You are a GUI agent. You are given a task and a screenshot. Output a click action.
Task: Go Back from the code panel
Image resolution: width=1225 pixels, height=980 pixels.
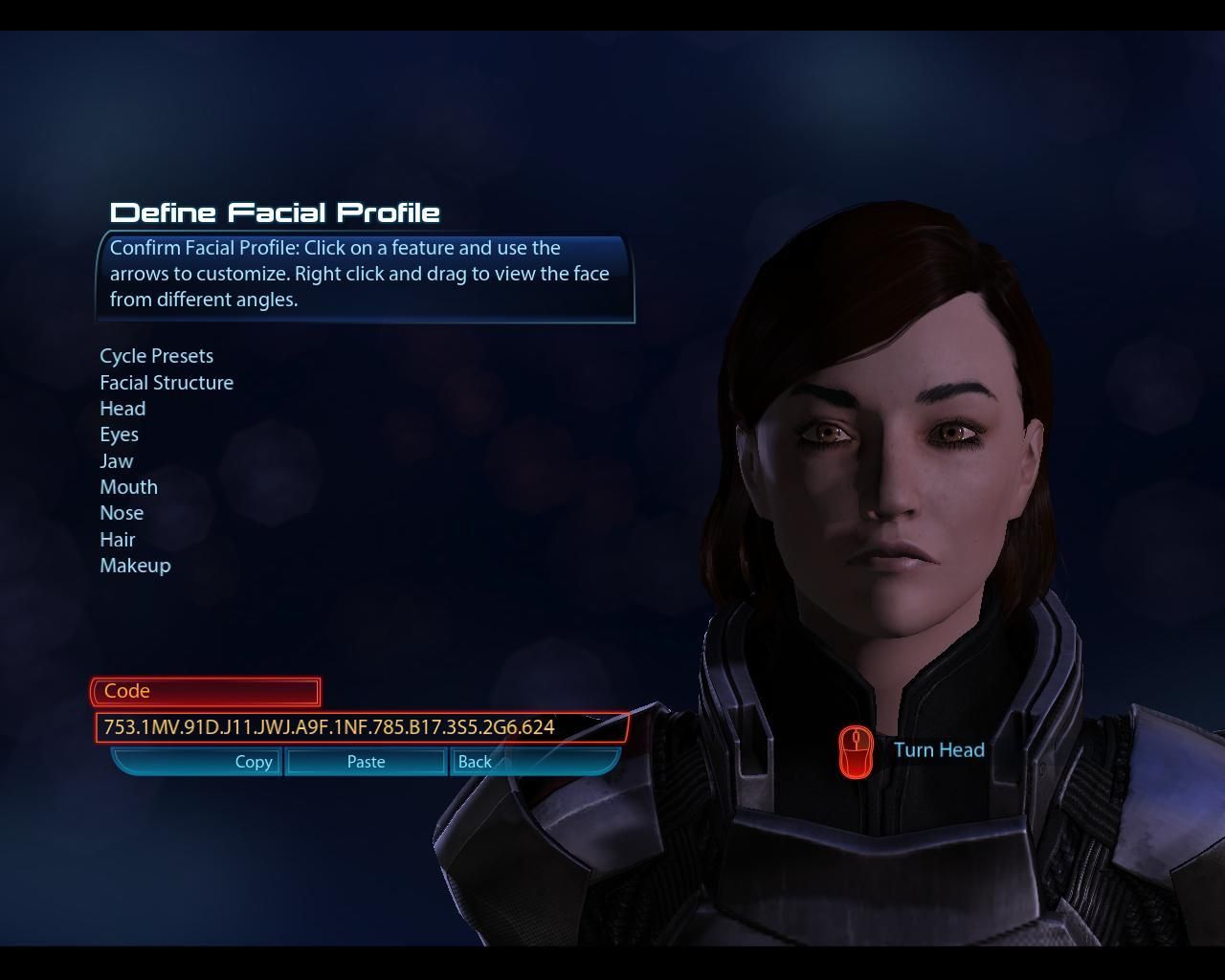point(475,762)
